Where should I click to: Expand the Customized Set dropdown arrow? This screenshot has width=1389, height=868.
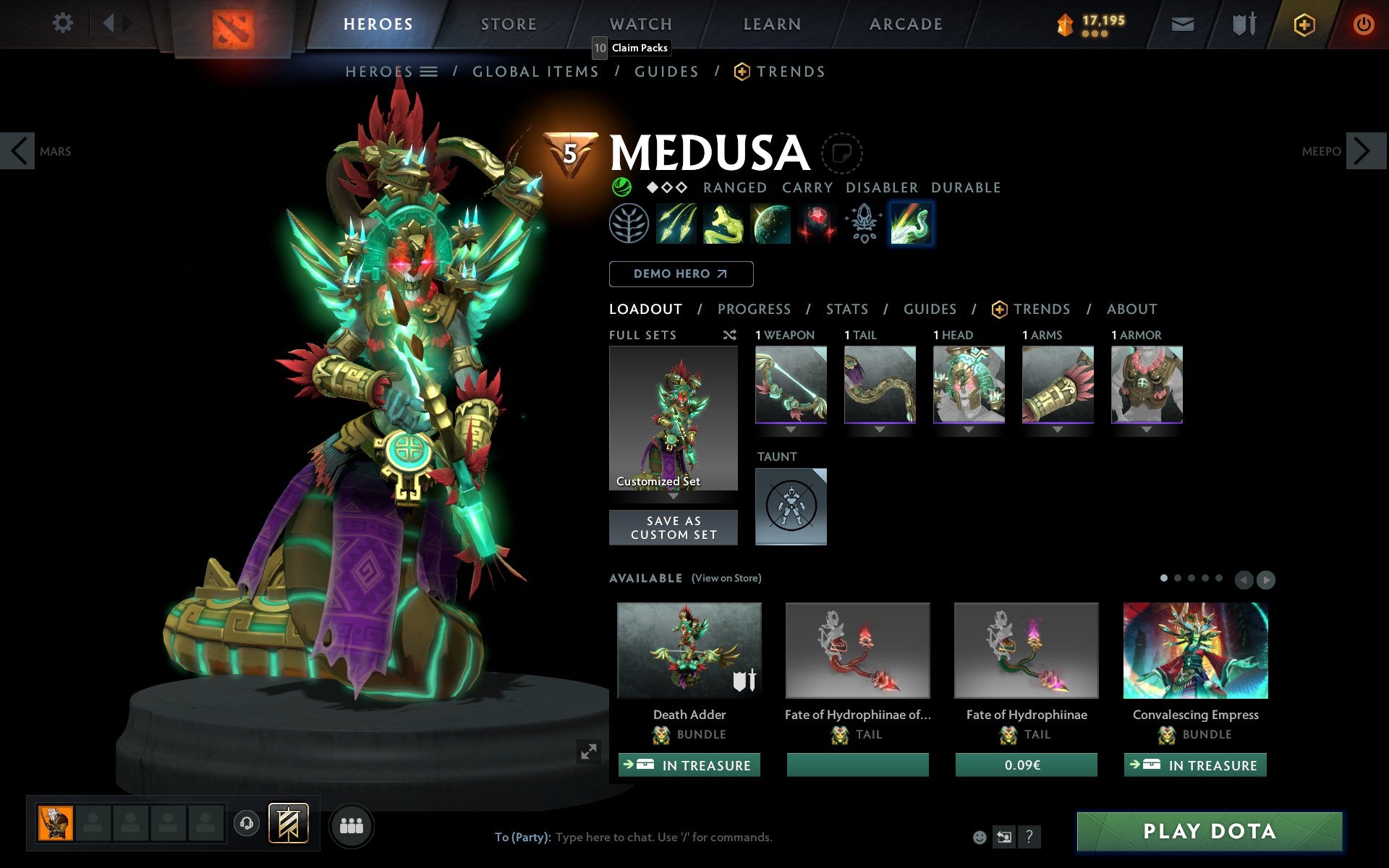674,497
